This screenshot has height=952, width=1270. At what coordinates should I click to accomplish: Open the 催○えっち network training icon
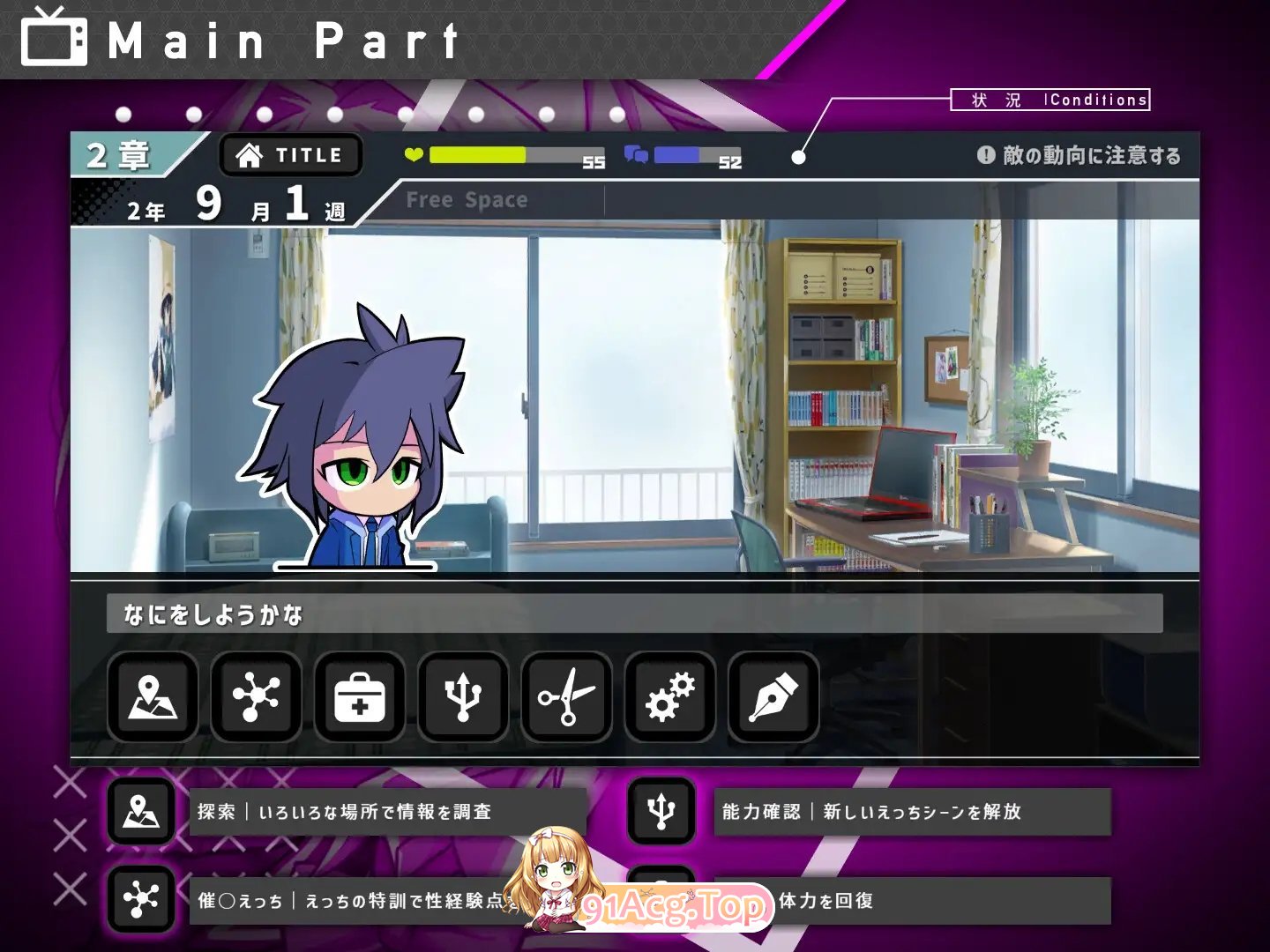click(x=255, y=697)
